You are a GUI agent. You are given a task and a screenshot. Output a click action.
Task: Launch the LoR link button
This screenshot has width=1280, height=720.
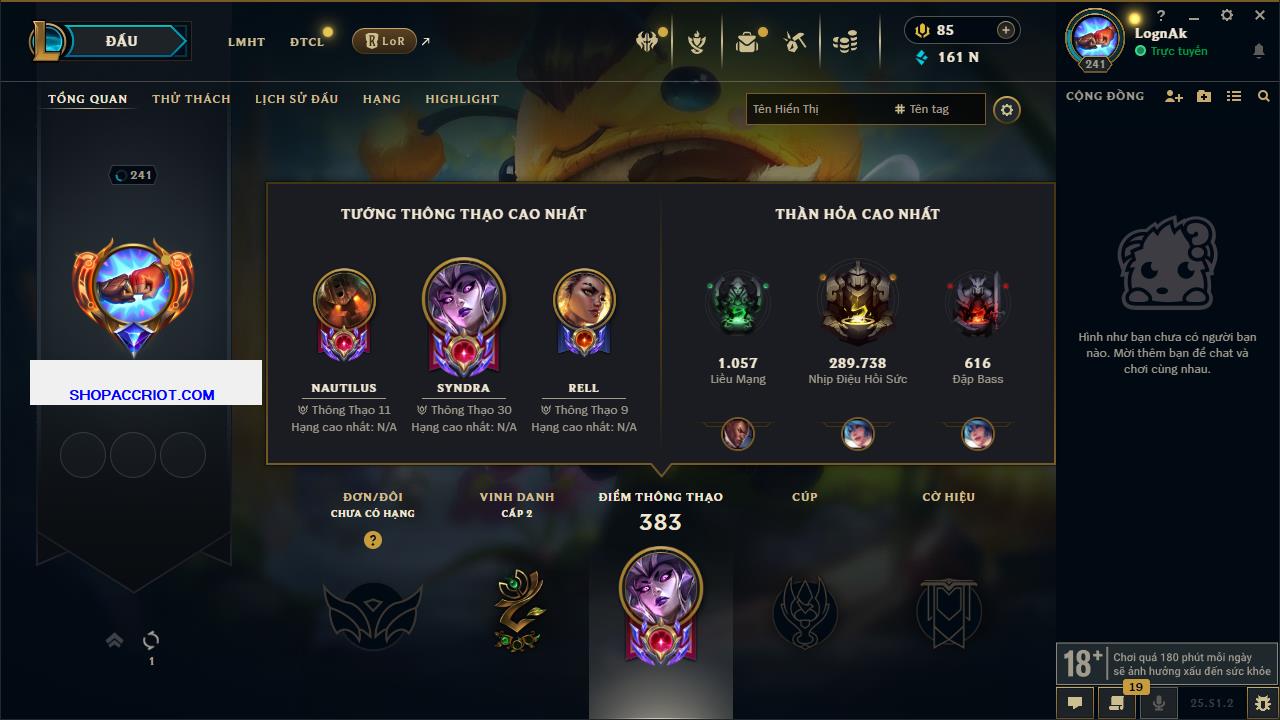tap(385, 41)
